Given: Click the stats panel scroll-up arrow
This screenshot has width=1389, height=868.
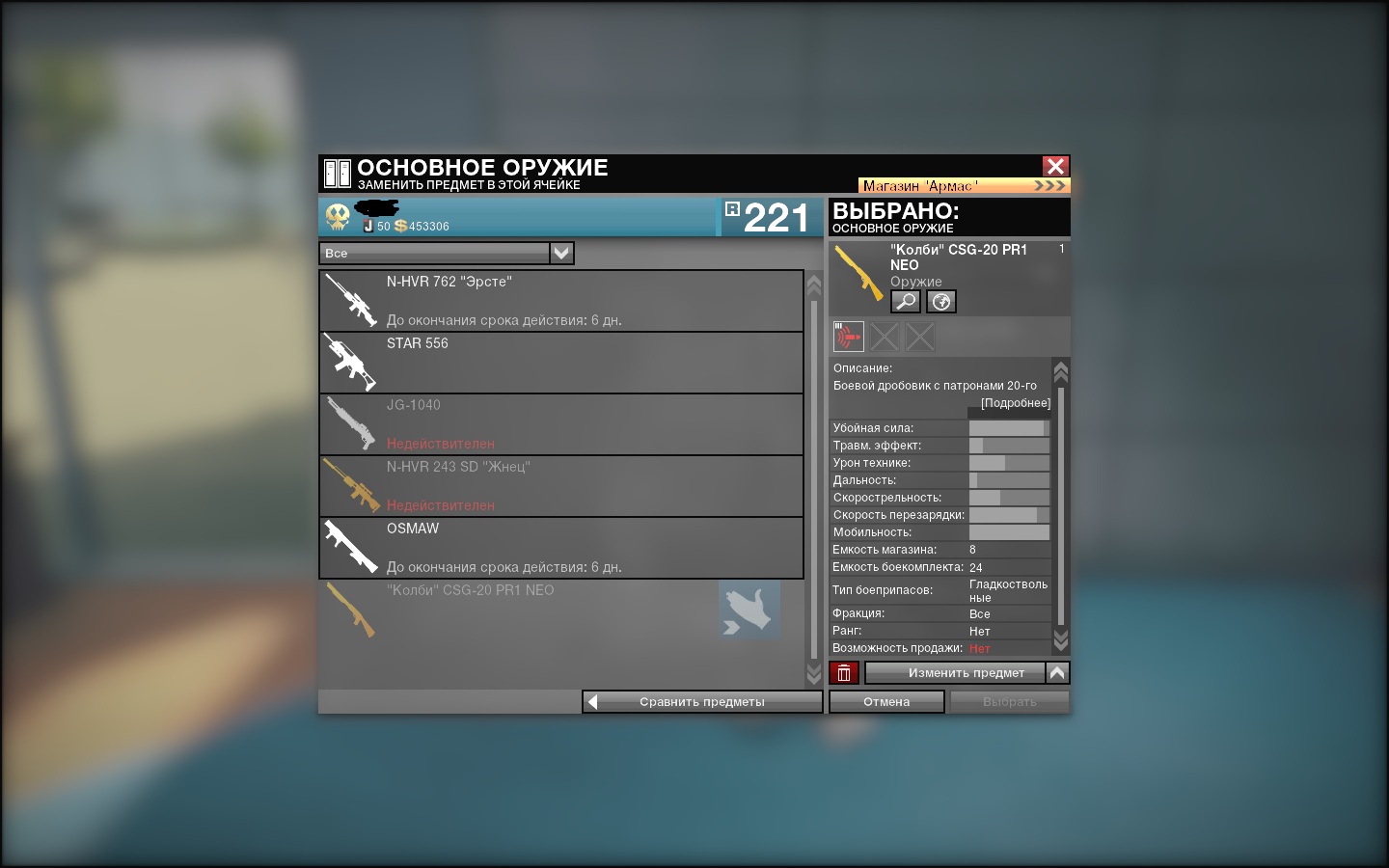Looking at the screenshot, I should pos(1061,371).
